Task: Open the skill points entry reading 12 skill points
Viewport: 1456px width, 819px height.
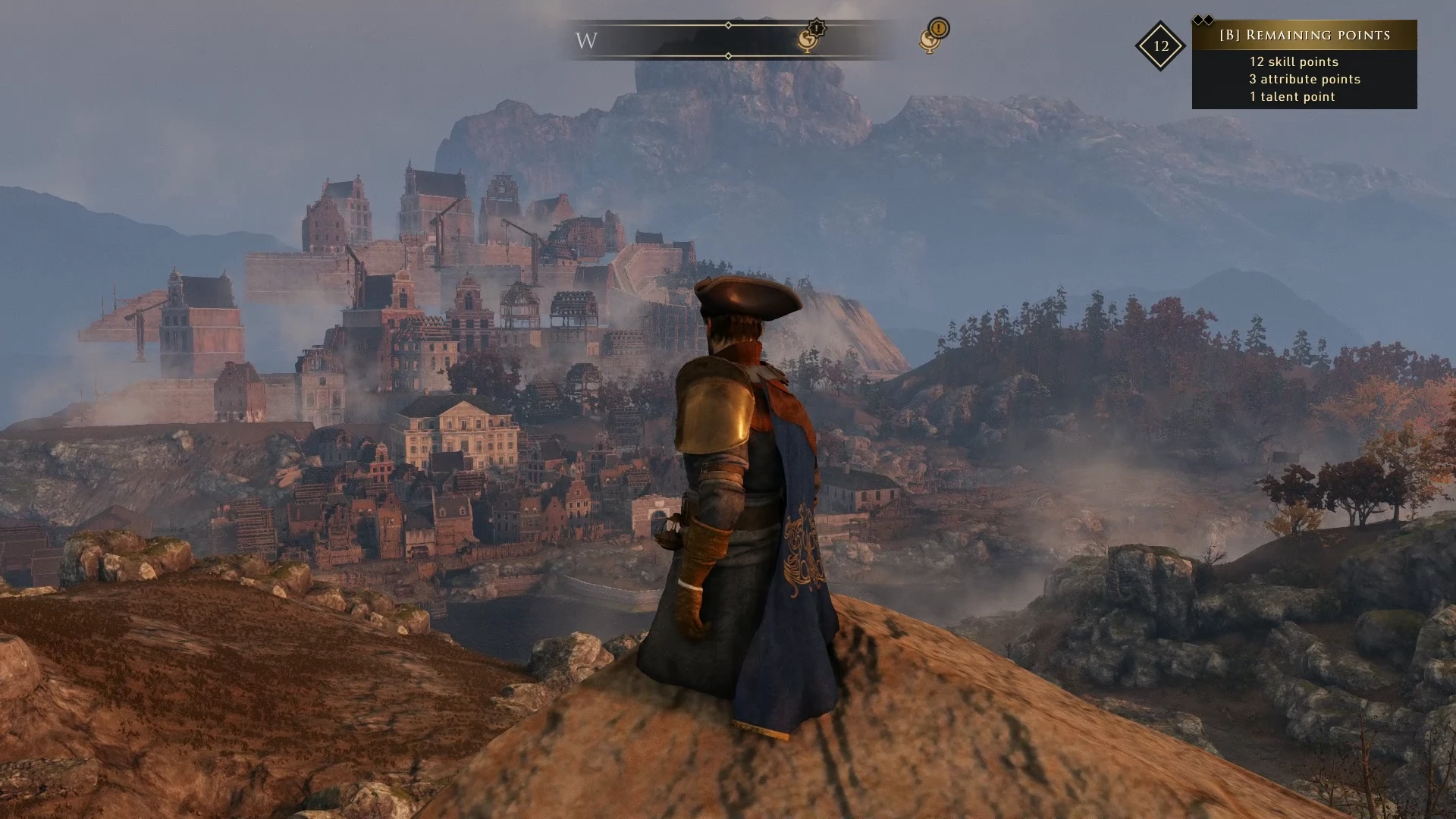Action: click(x=1294, y=61)
